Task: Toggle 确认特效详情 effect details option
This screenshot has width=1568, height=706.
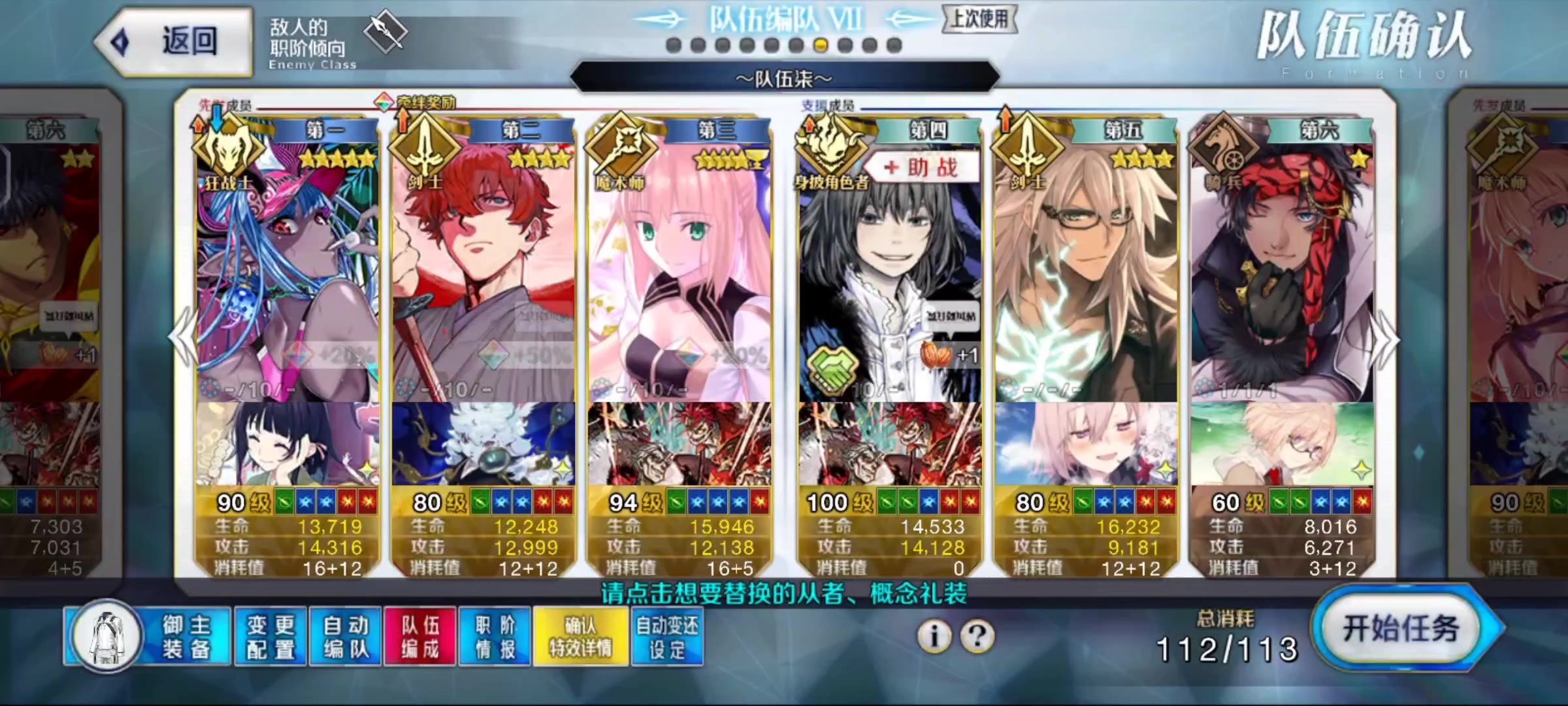Action: tap(581, 633)
